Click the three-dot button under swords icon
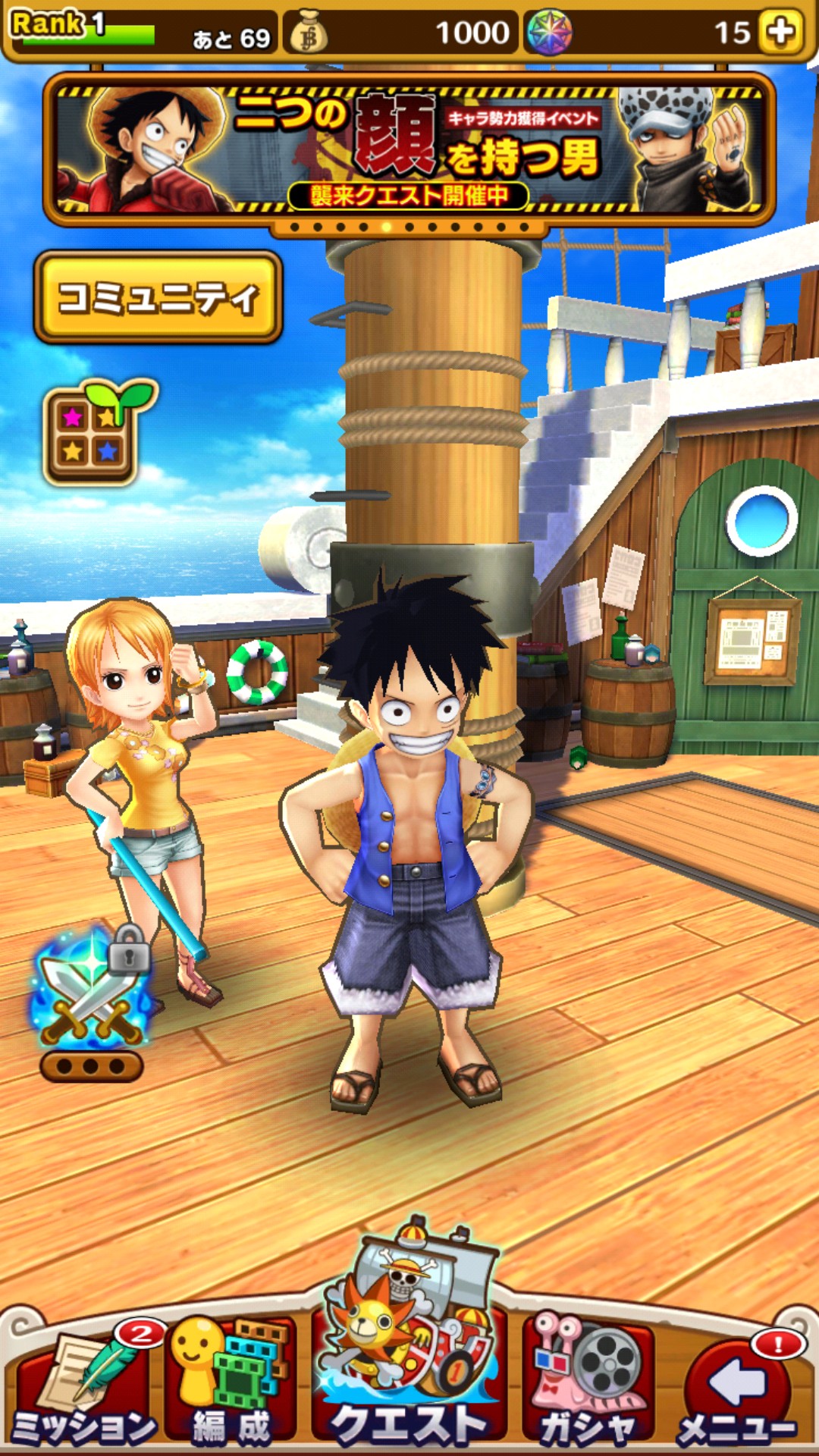This screenshot has height=1456, width=819. (91, 1067)
